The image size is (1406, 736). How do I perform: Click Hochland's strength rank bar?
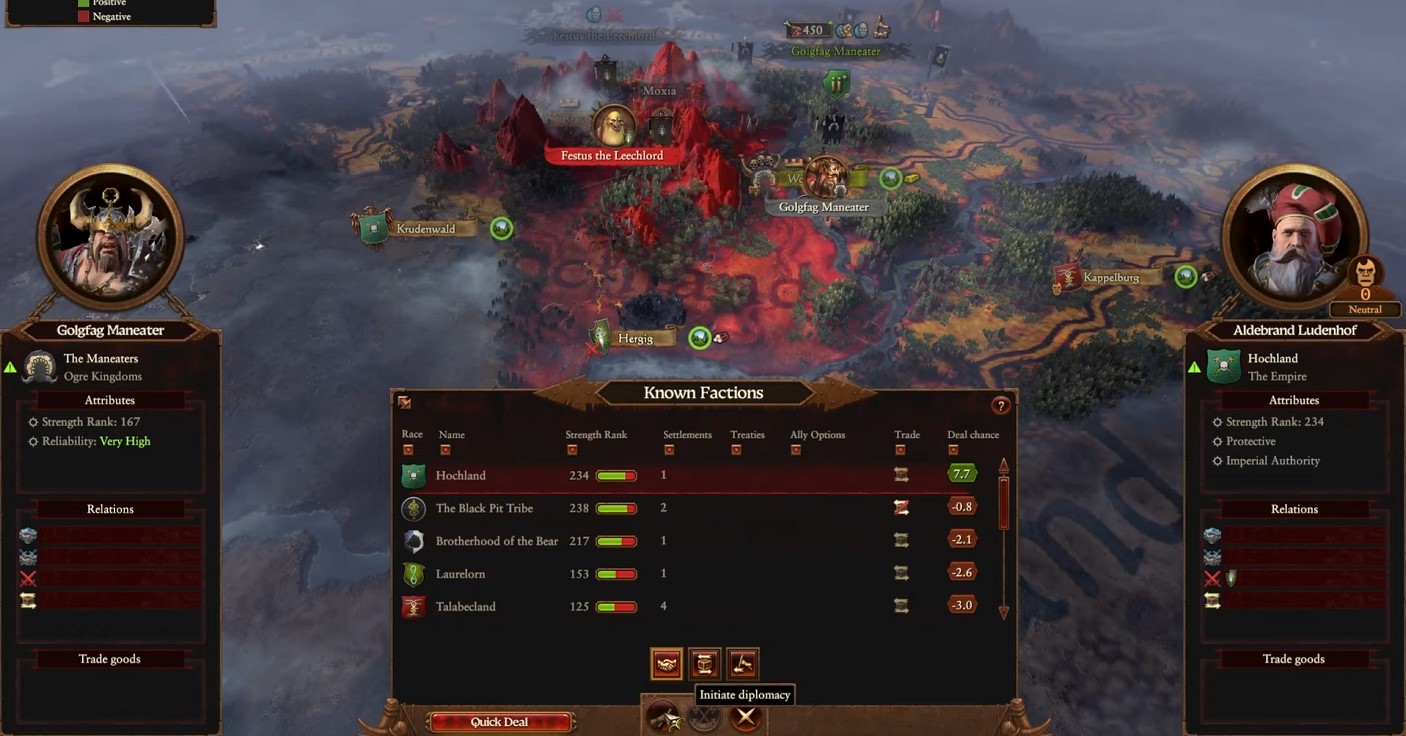pyautogui.click(x=617, y=475)
